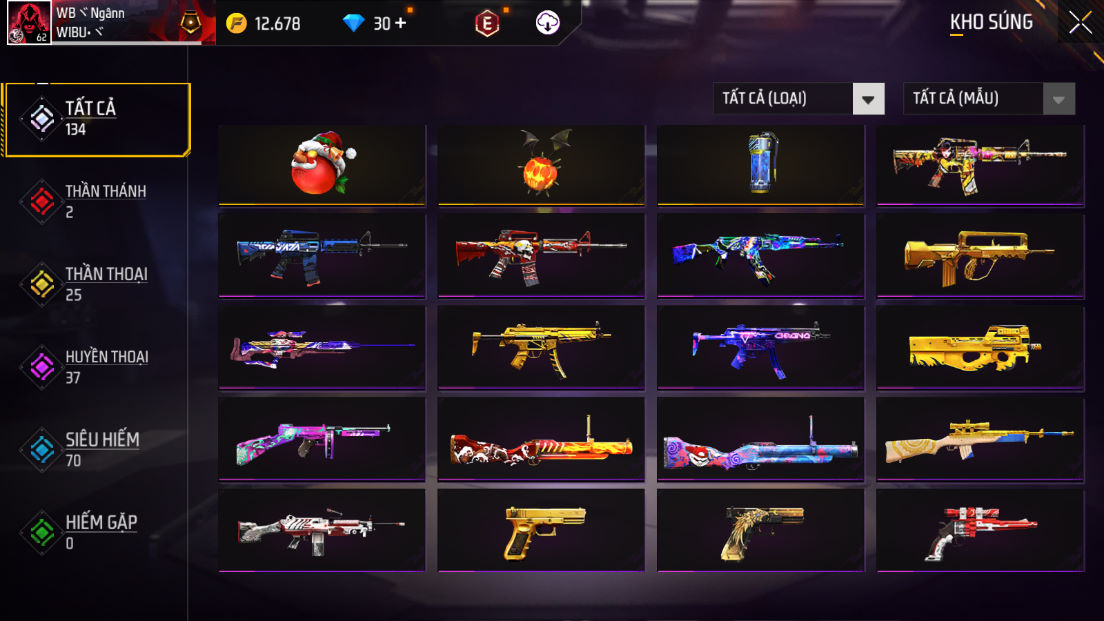The image size is (1104, 621).
Task: Switch to the Tất Cả category tab
Action: [x=96, y=119]
